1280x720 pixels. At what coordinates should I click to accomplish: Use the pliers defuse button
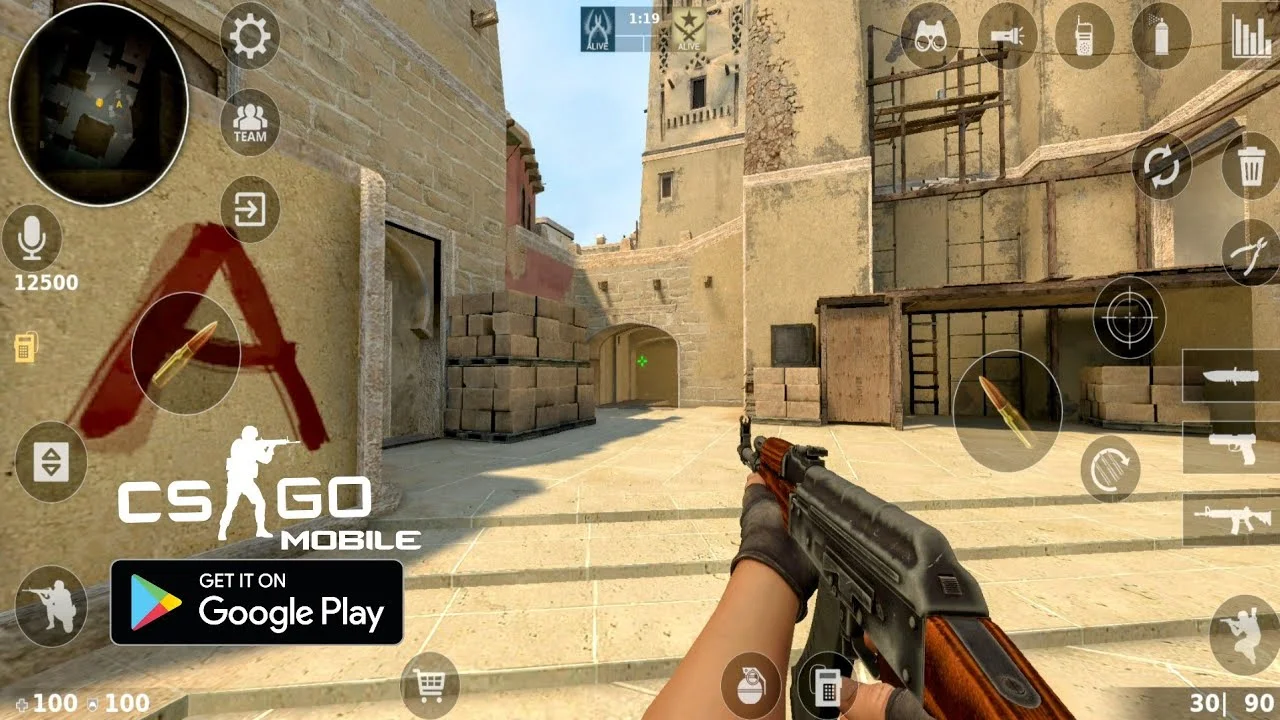(x=1250, y=253)
